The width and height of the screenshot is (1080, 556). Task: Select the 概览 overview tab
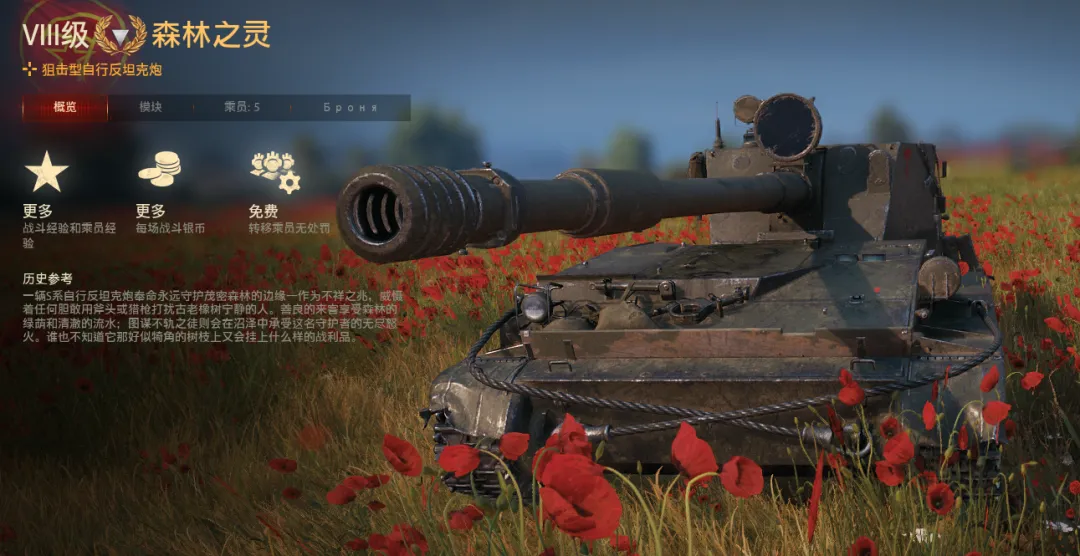65,107
